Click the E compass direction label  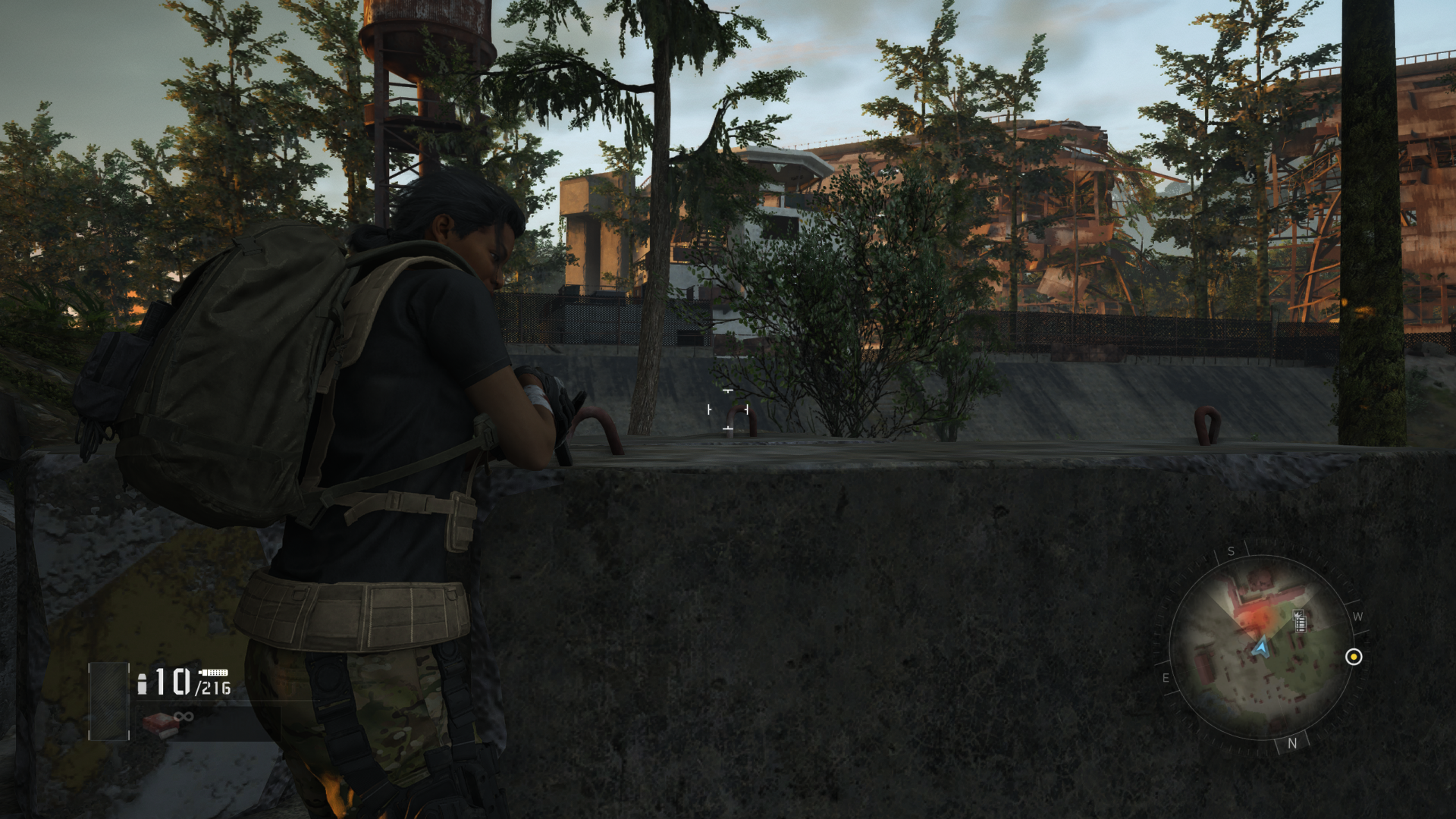point(1165,676)
